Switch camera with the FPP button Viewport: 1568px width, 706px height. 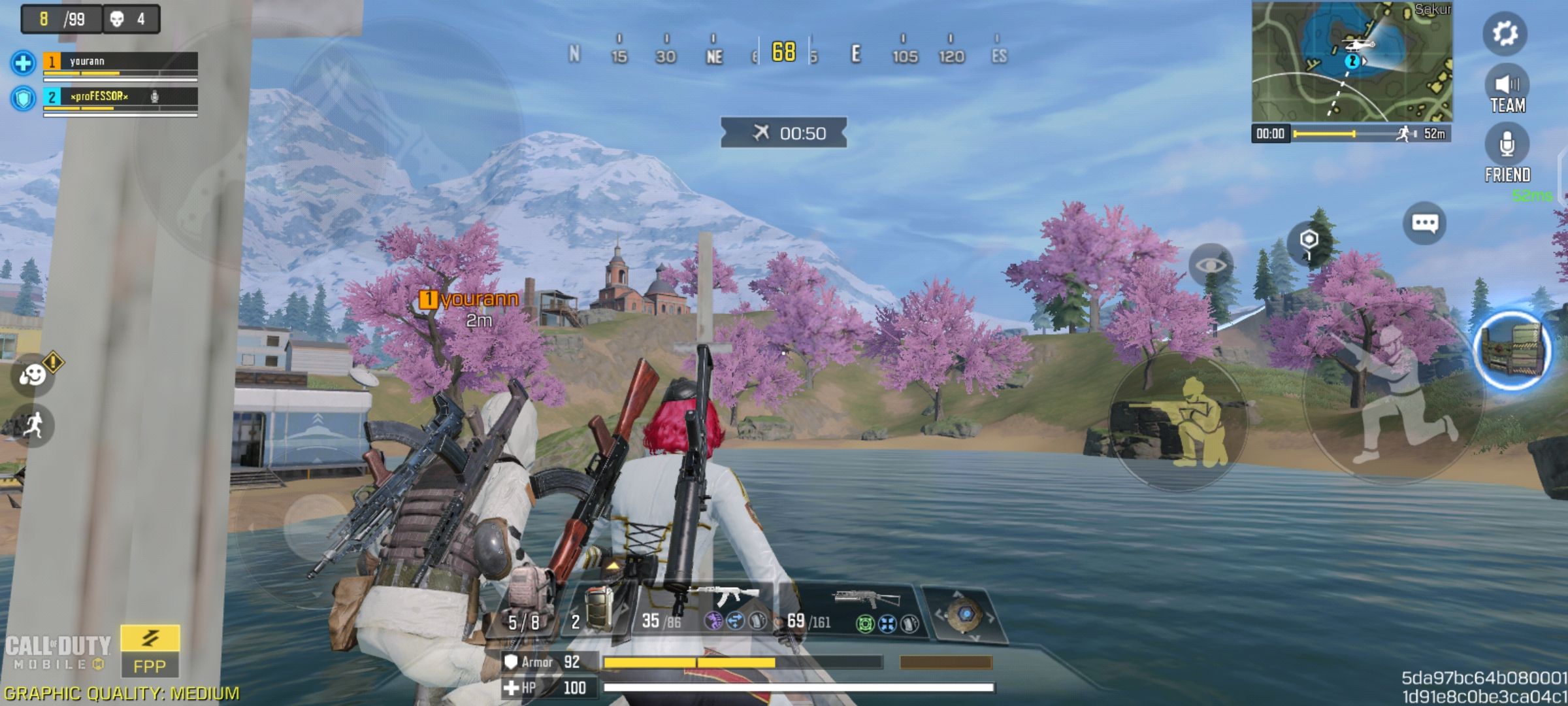(150, 651)
